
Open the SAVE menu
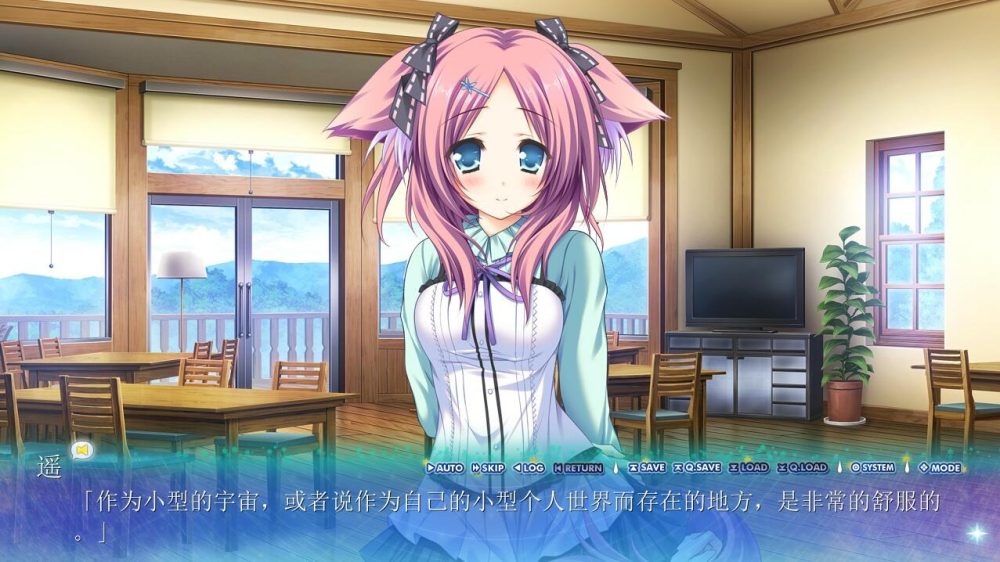tap(646, 467)
